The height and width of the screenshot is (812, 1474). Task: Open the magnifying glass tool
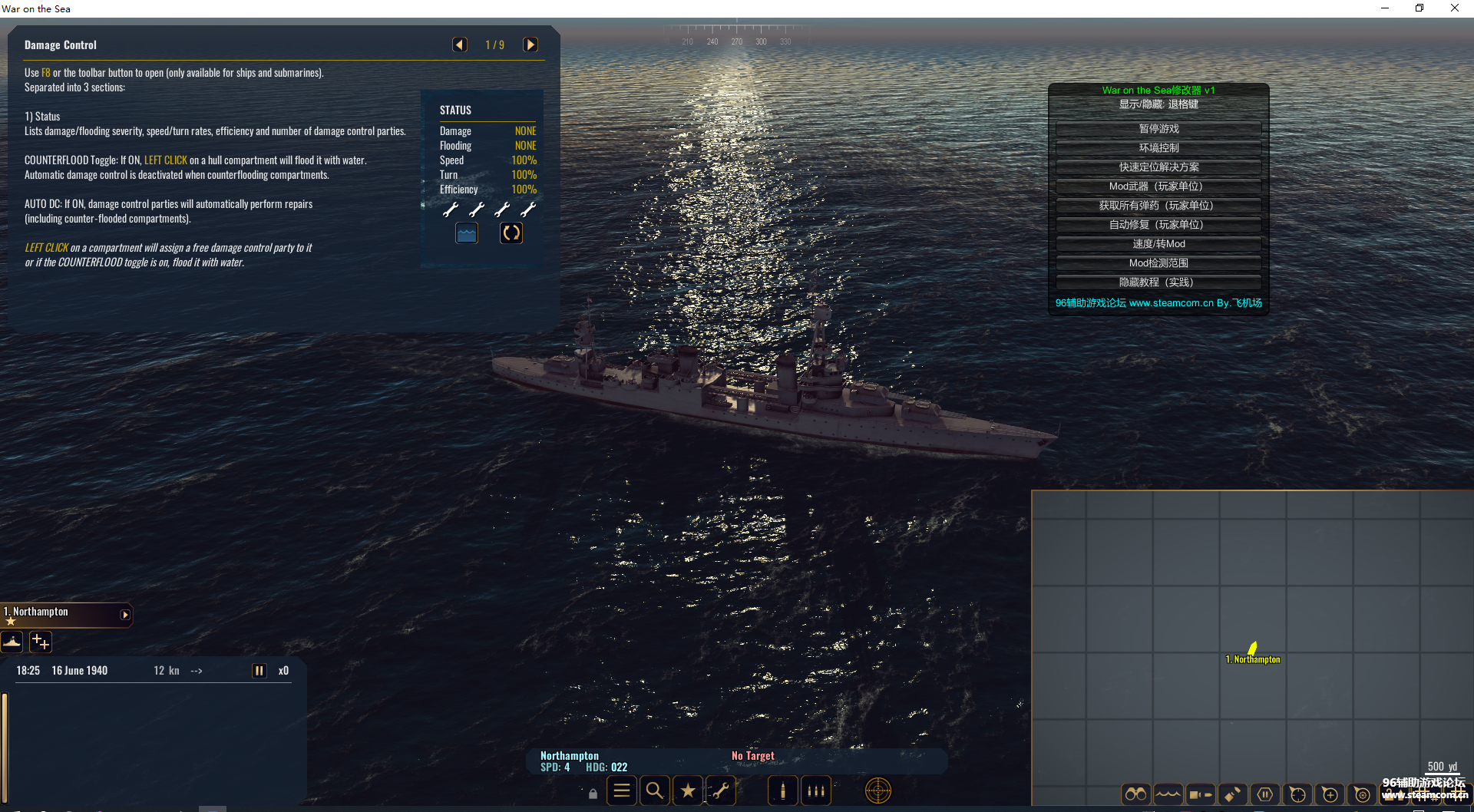click(x=655, y=791)
